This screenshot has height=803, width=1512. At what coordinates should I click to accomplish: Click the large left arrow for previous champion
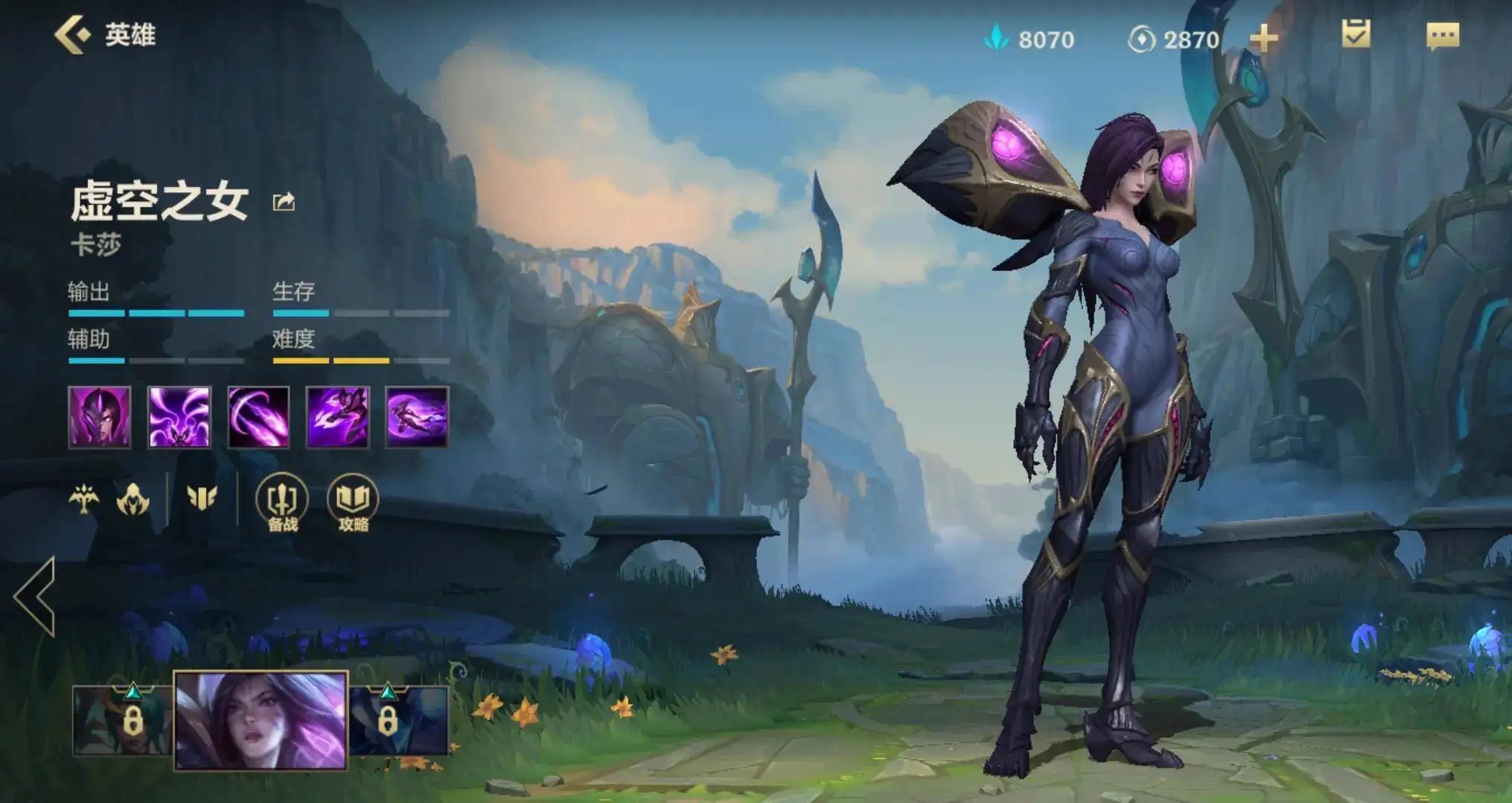click(36, 596)
